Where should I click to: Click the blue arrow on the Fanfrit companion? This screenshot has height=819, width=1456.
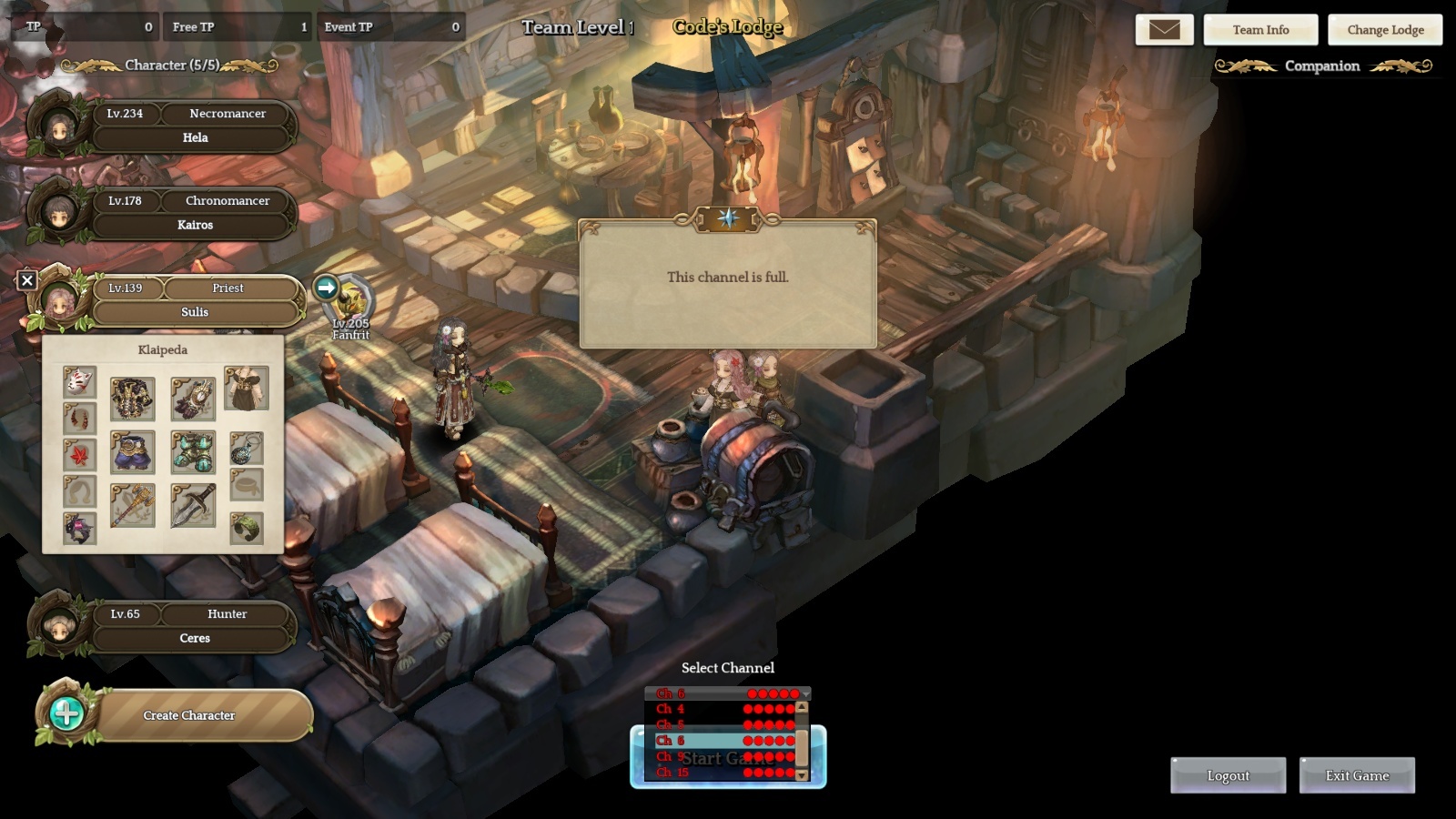326,288
